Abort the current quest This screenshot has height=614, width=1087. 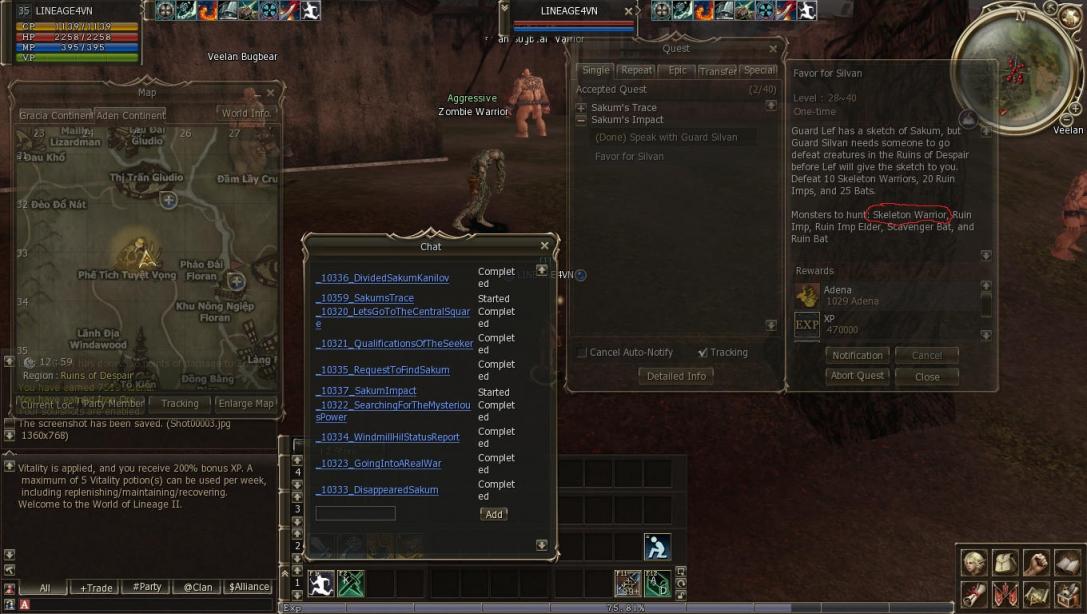(x=857, y=376)
